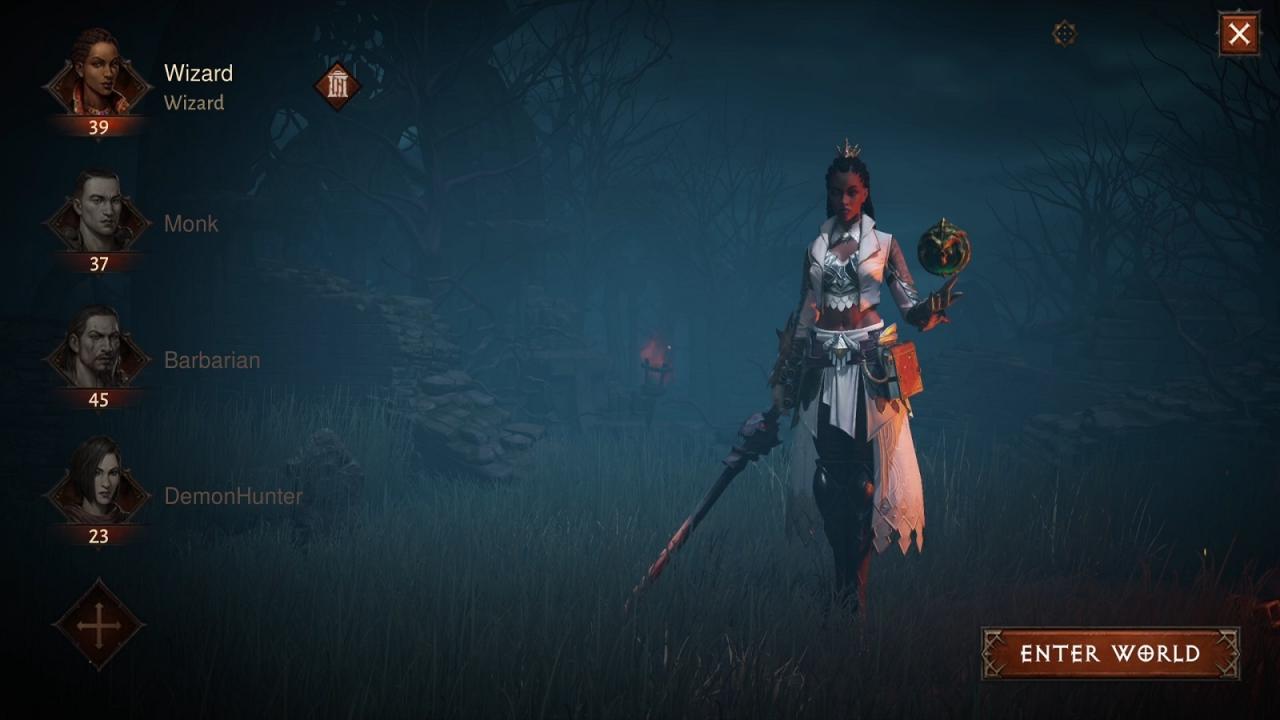Close the character select screen
This screenshot has height=720, width=1280.
tap(1239, 34)
